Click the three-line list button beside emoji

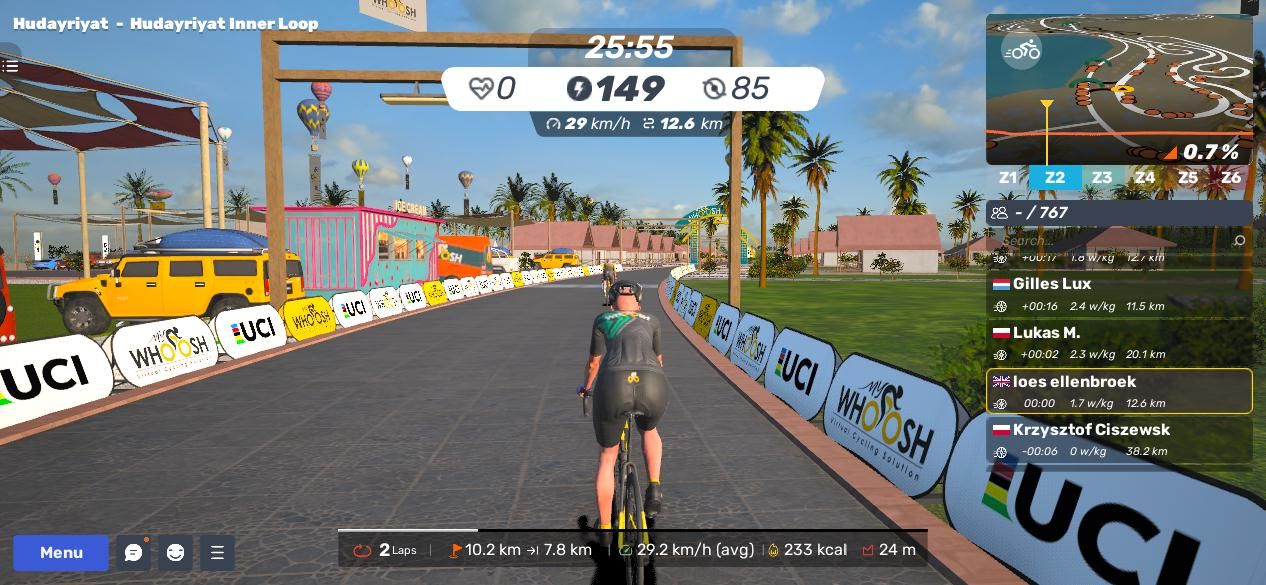pos(217,552)
